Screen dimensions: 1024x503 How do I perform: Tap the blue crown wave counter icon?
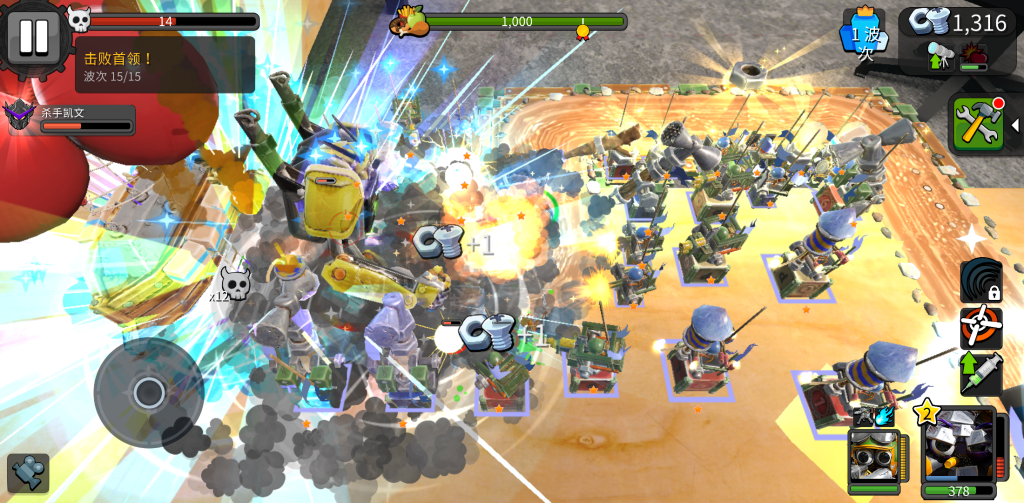[864, 32]
